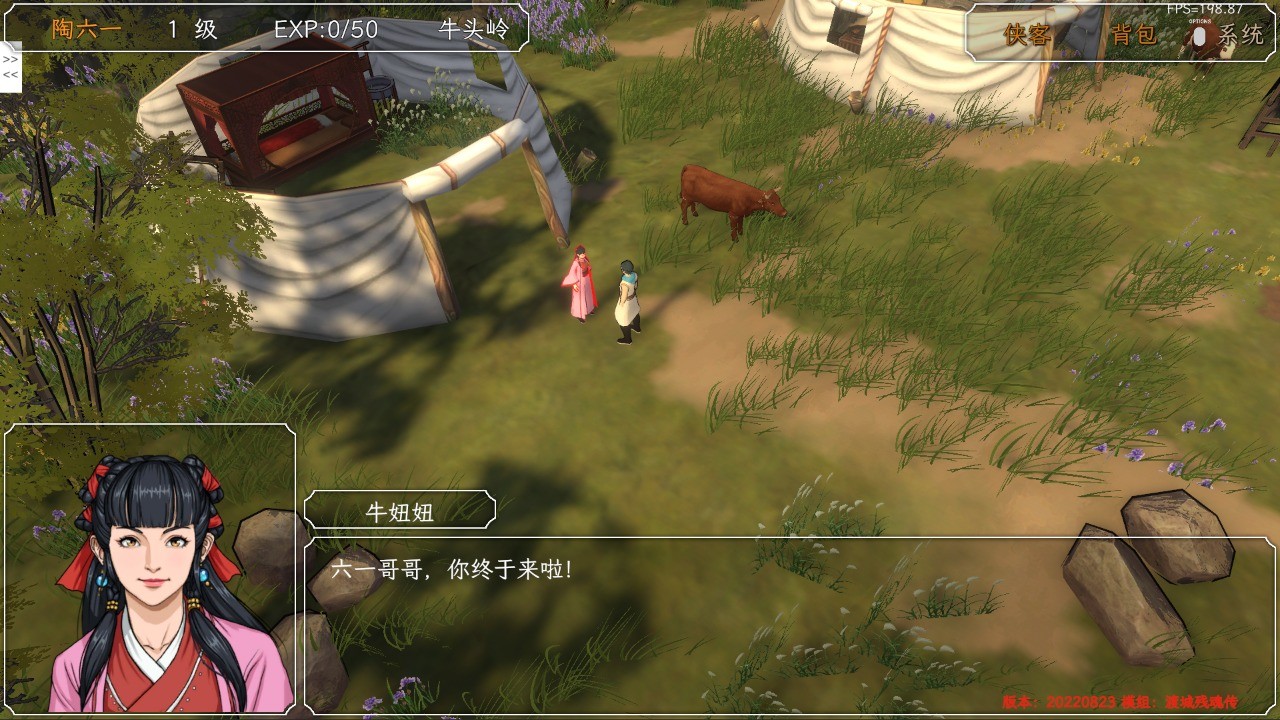Viewport: 1280px width, 720px height.
Task: Click the >> arrow on the left edge
Action: (x=9, y=59)
